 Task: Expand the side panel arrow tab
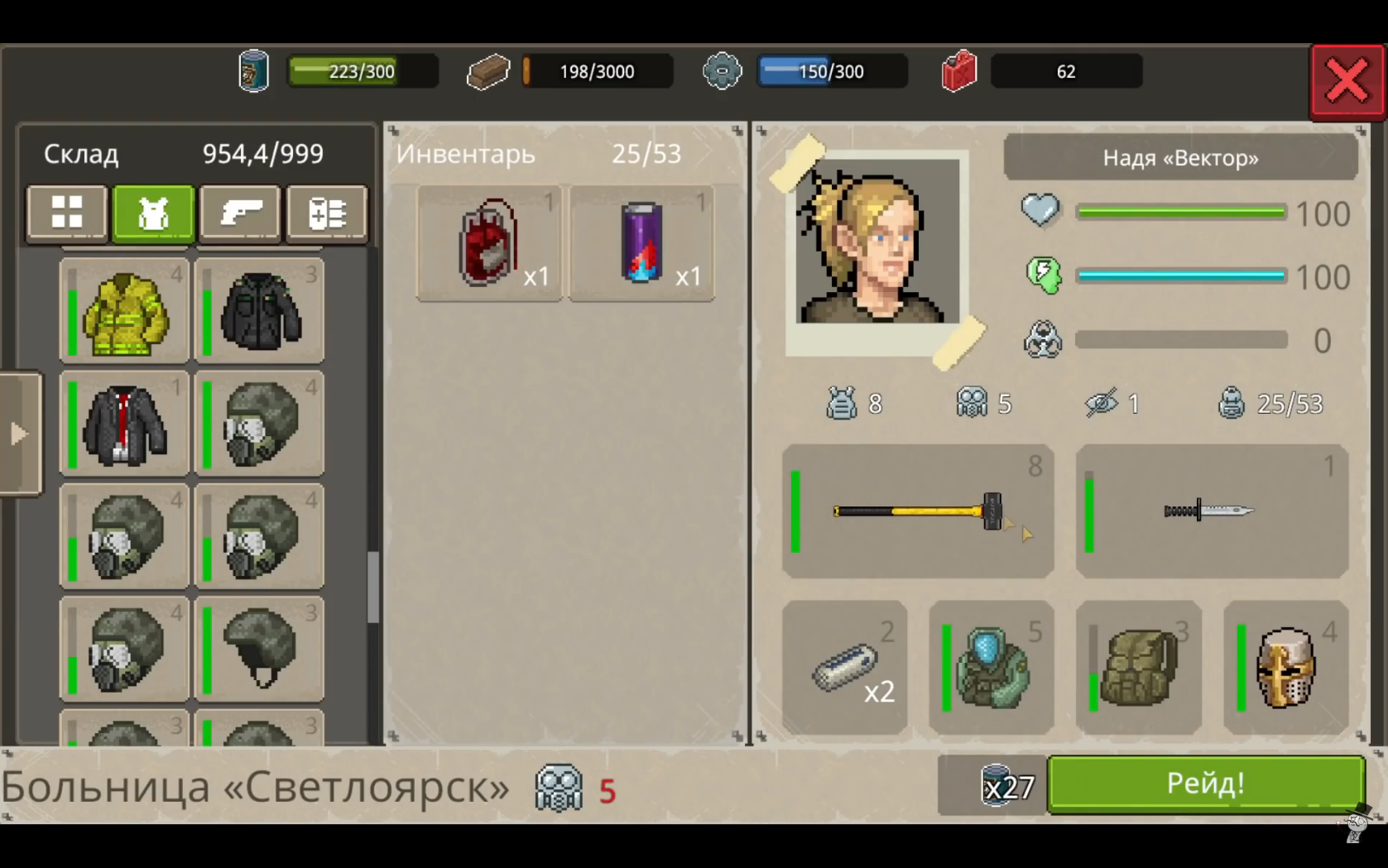[19, 433]
